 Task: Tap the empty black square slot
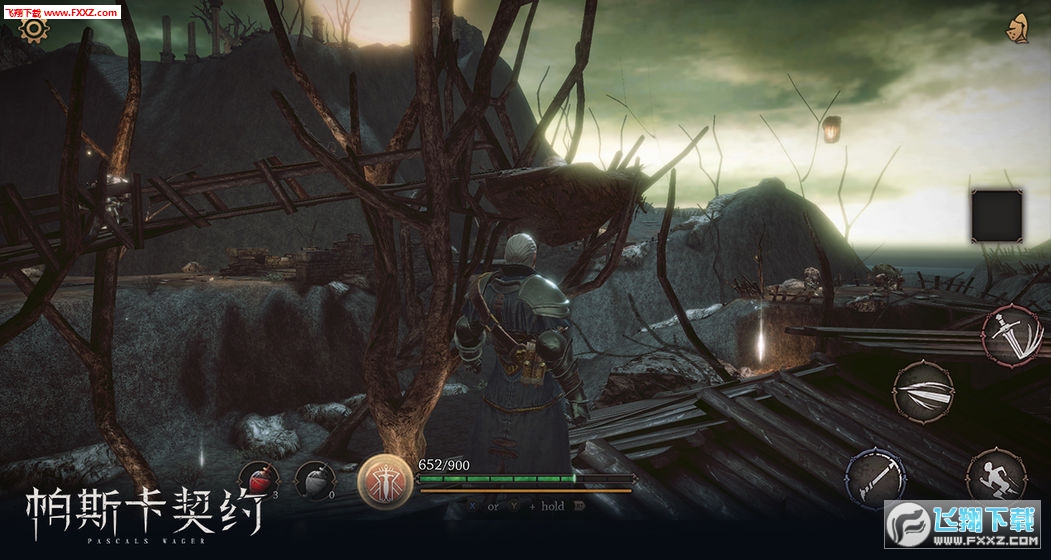coord(996,216)
